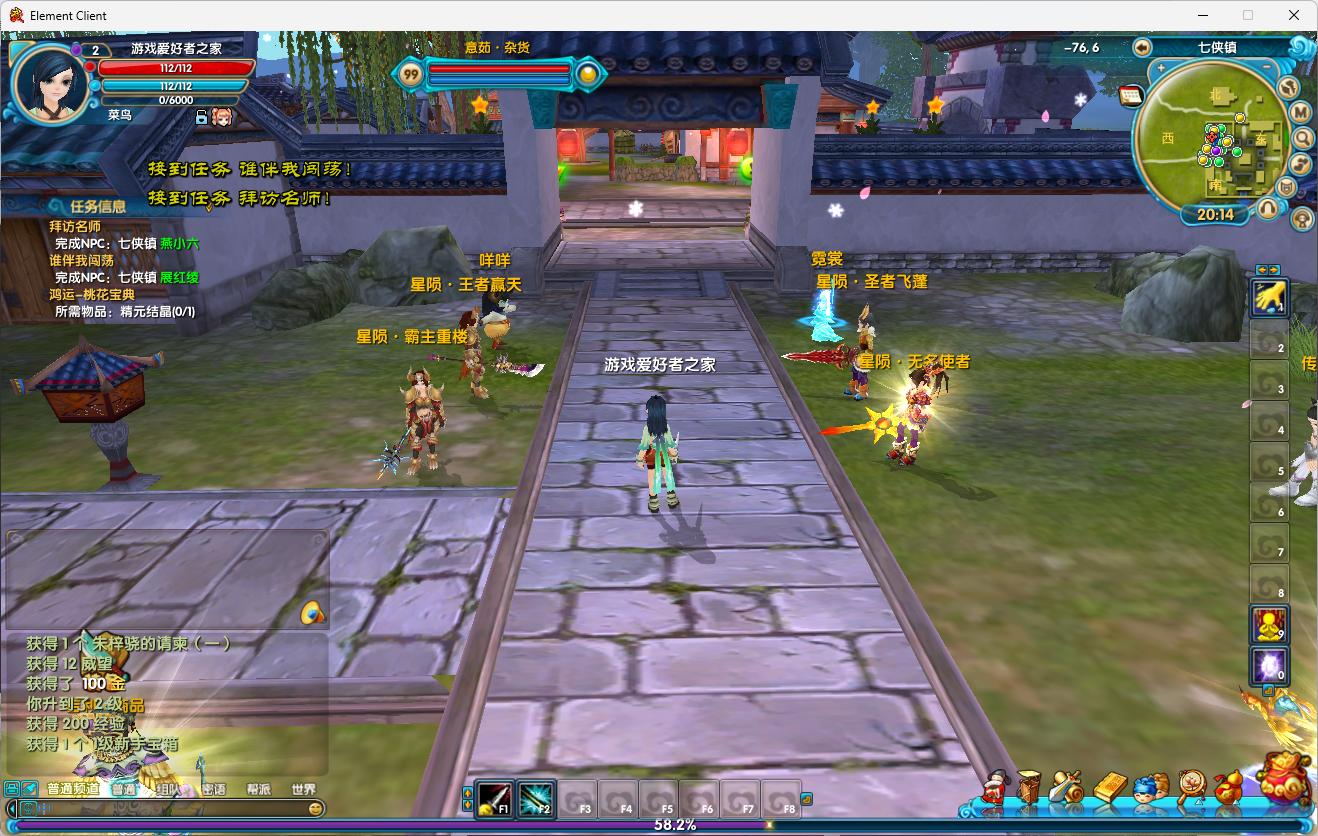Use the purple orb item in slot 0
Viewport: 1318px width, 836px height.
1269,666
